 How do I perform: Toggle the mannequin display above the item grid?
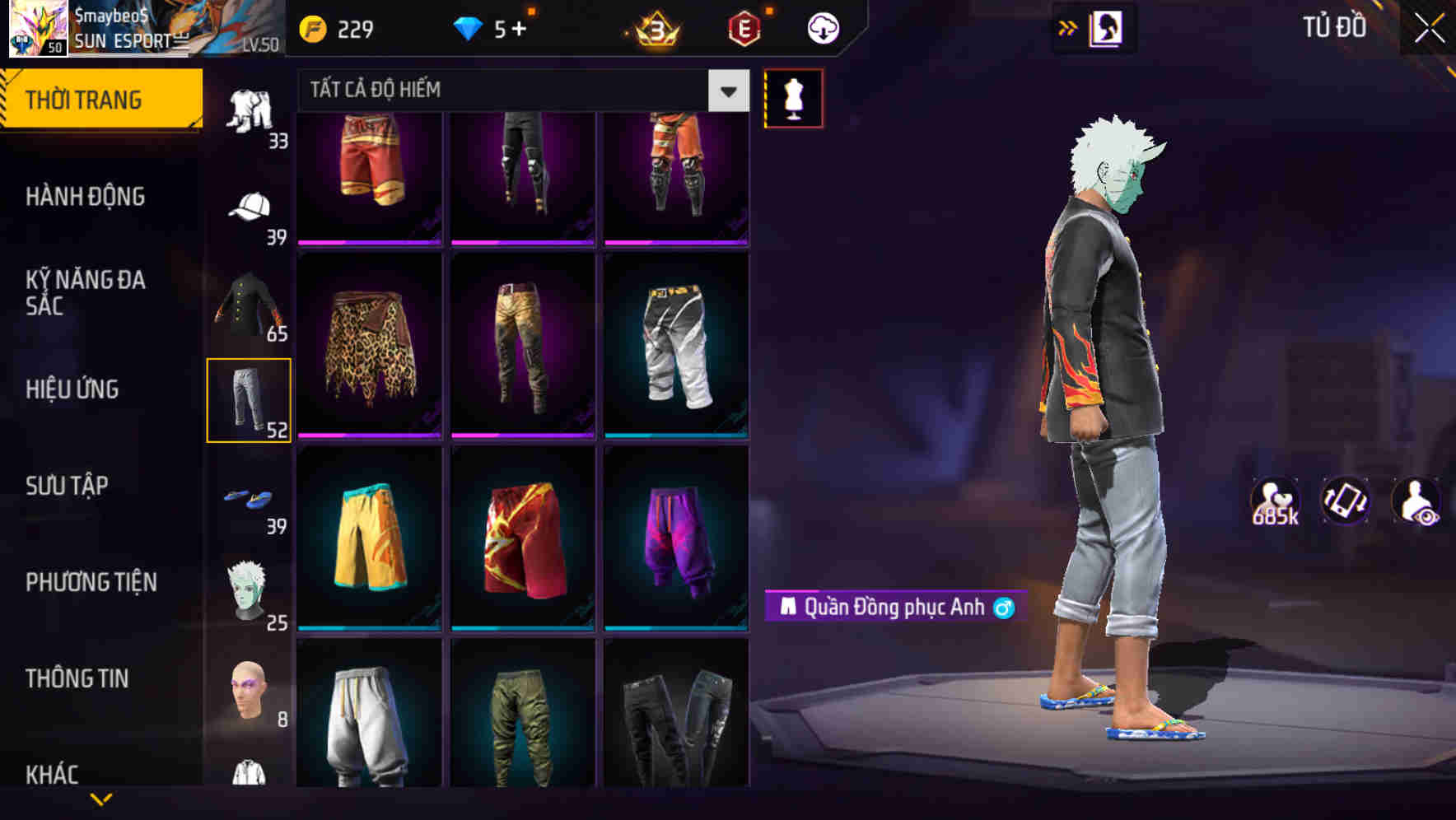point(794,97)
